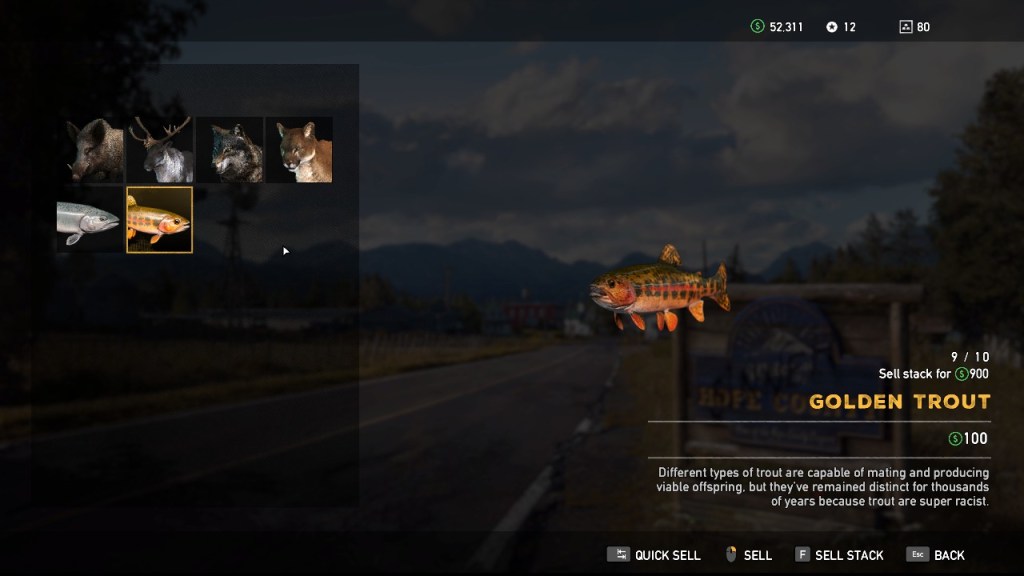Pick the cougar skin item

click(299, 150)
